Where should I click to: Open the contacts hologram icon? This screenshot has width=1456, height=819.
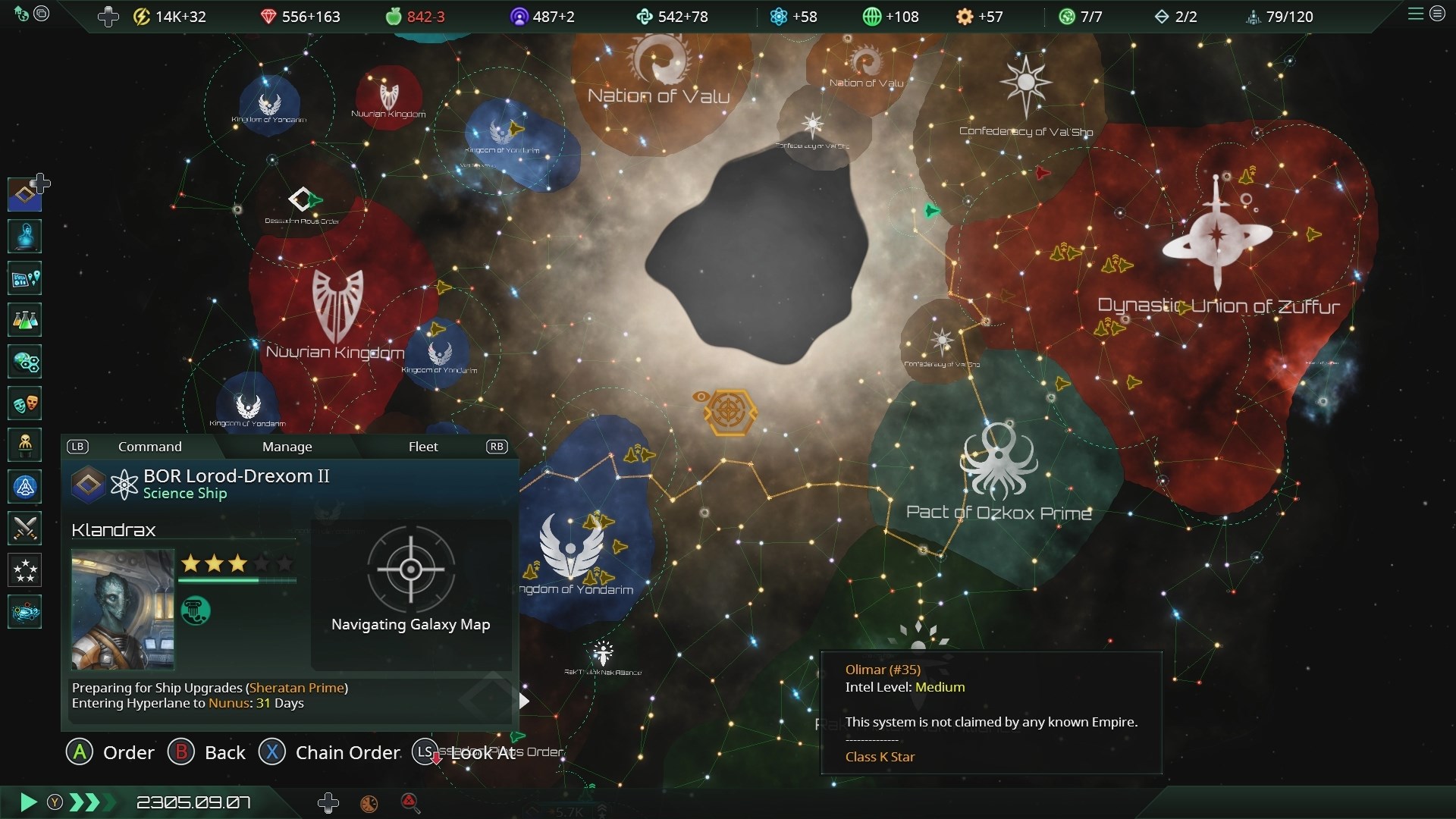[x=25, y=237]
